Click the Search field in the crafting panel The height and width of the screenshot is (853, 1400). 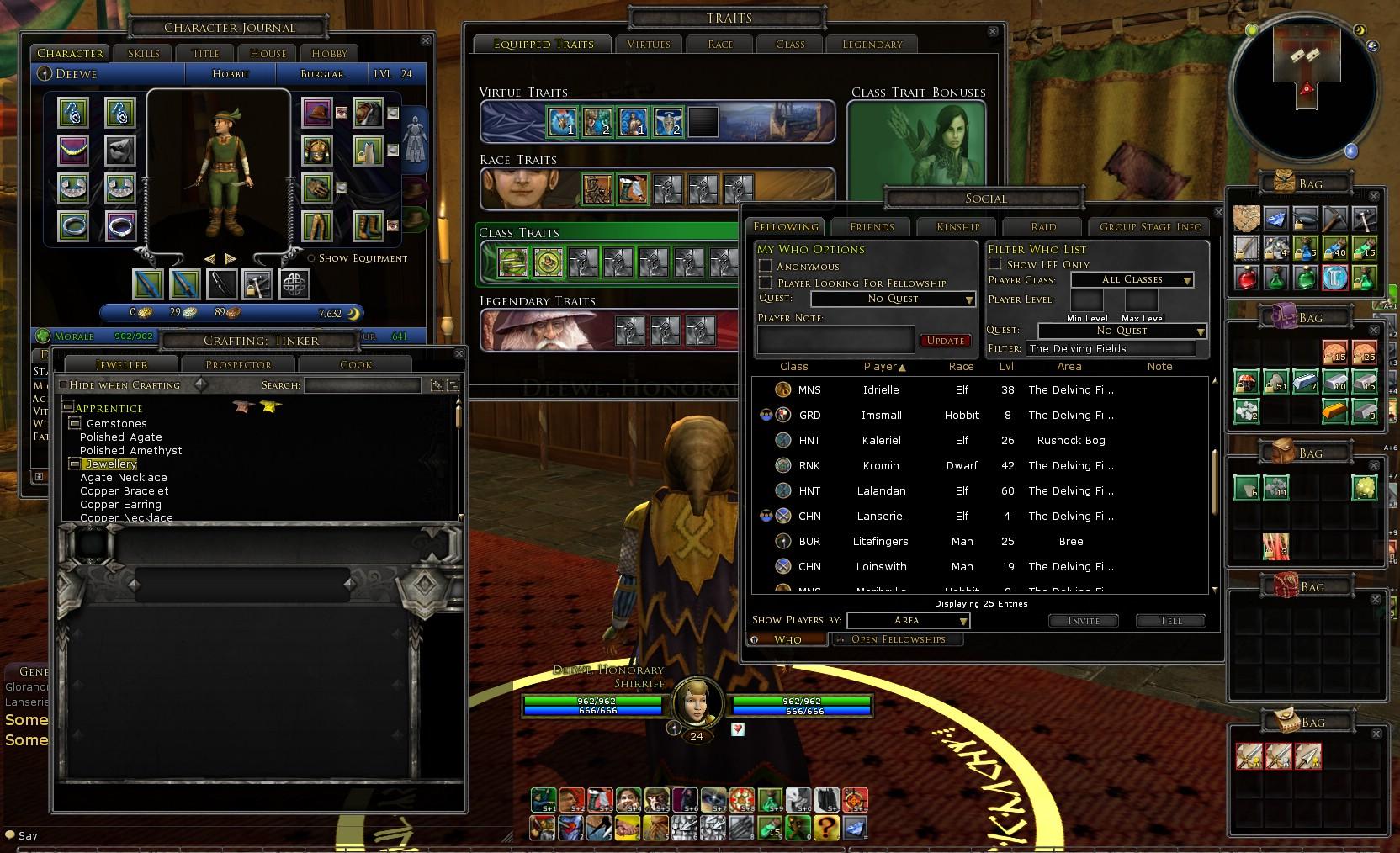362,384
